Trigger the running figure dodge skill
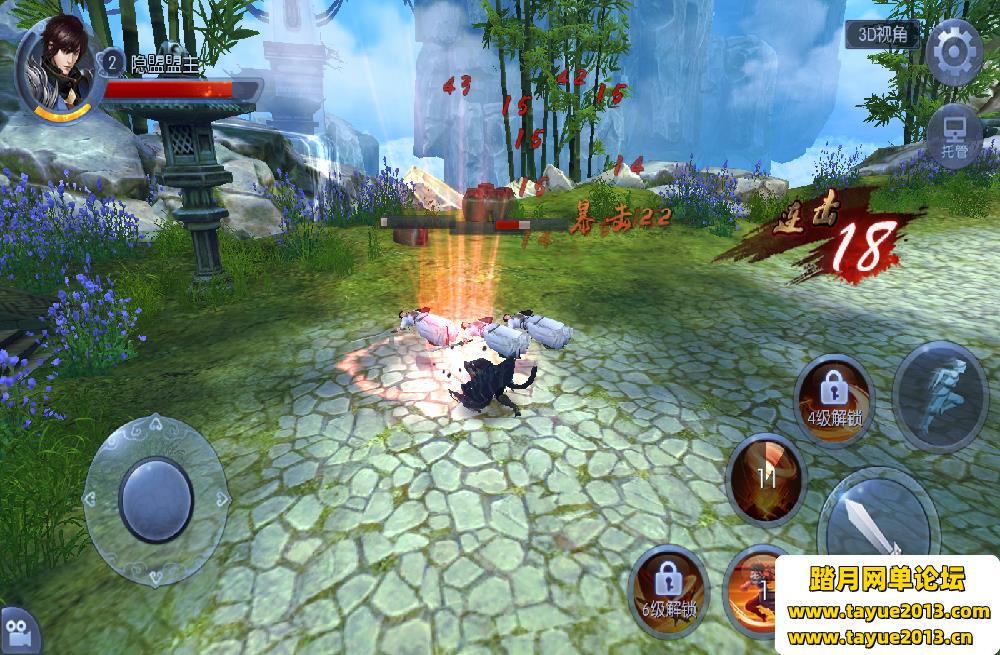 pyautogui.click(x=940, y=396)
